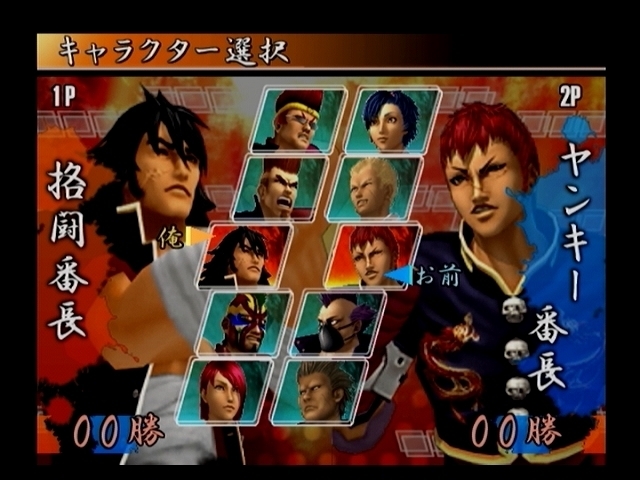
Task: Select the red-haired mustached delinquent portrait
Action: (372, 256)
